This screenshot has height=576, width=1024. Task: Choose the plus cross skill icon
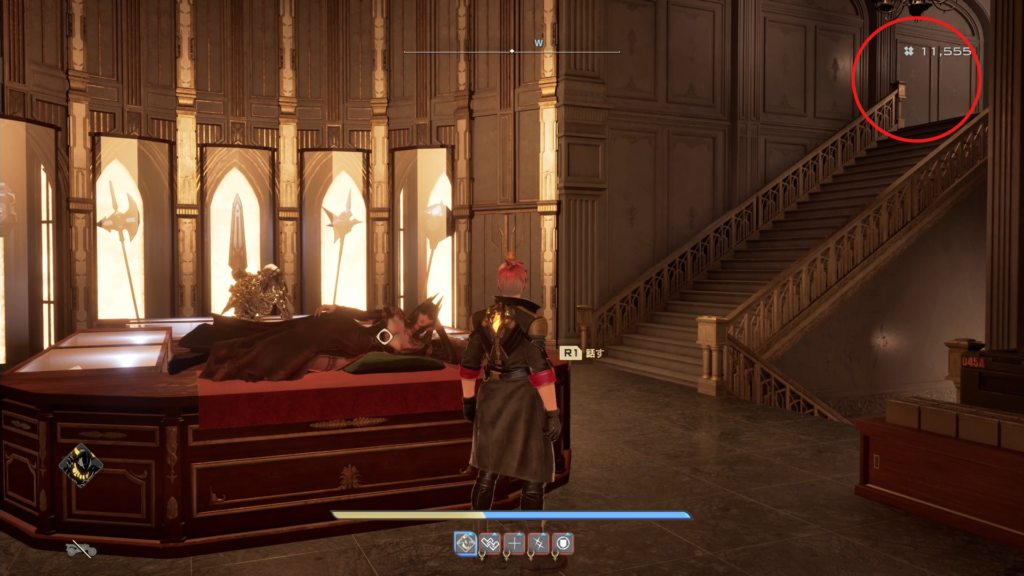514,543
